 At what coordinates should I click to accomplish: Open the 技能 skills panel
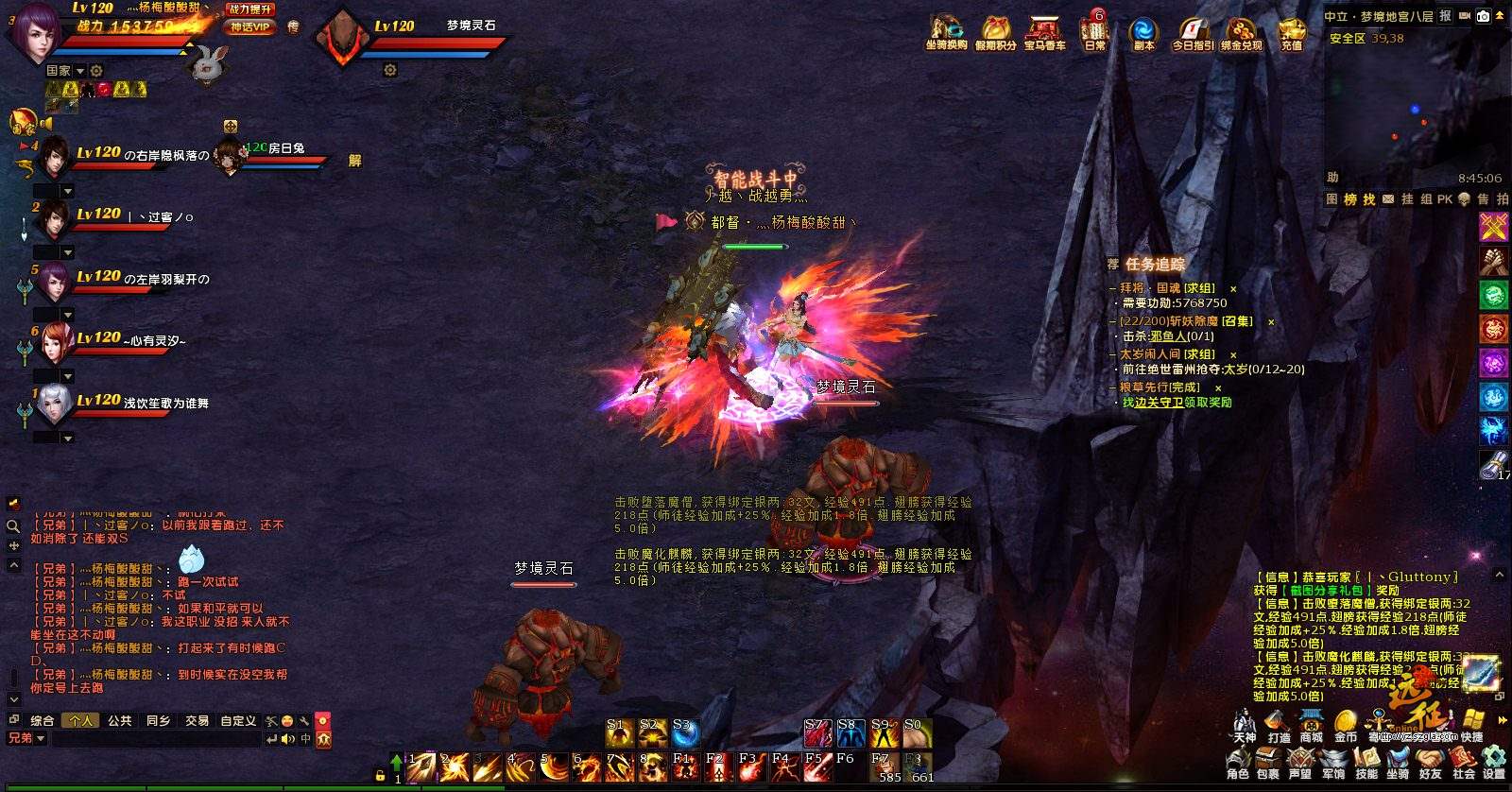coord(1366,762)
